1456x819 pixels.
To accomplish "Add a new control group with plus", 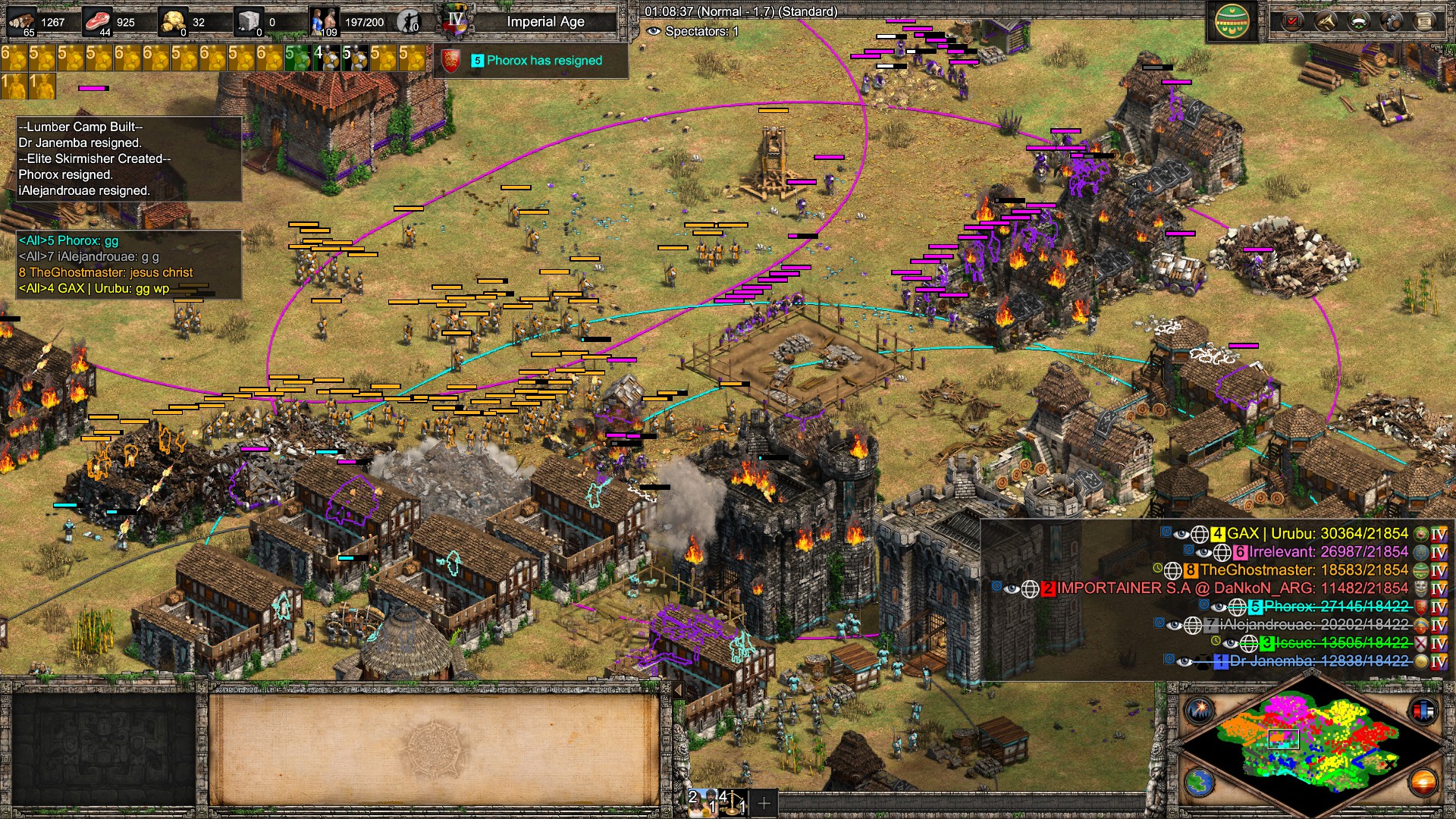I will coord(764,802).
